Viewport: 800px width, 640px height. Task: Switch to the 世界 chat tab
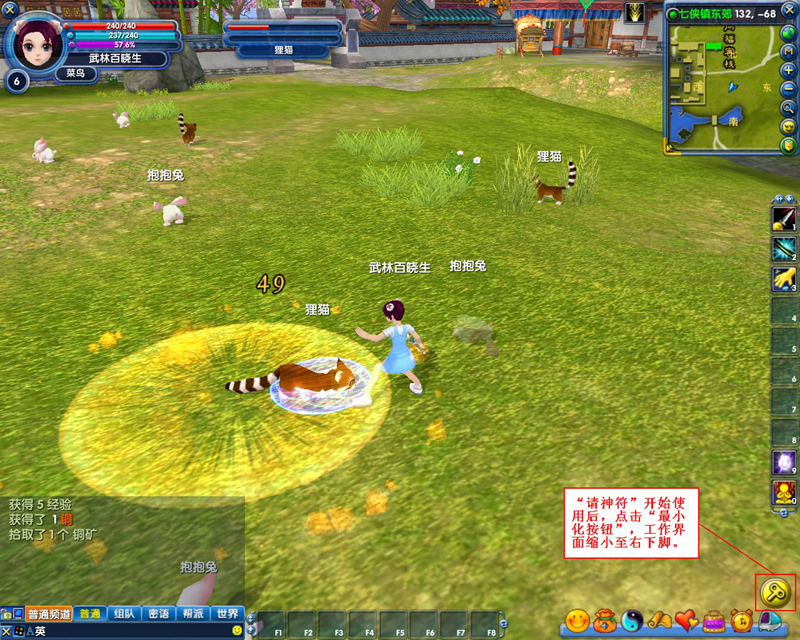tap(227, 614)
